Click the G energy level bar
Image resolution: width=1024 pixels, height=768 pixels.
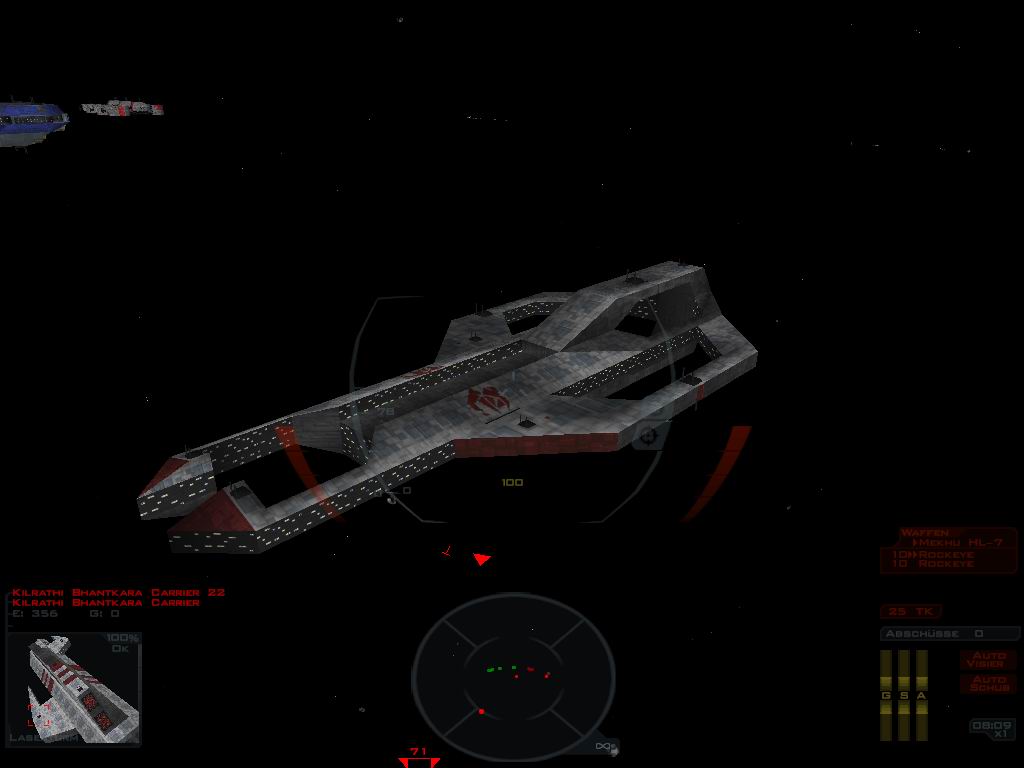[886, 695]
